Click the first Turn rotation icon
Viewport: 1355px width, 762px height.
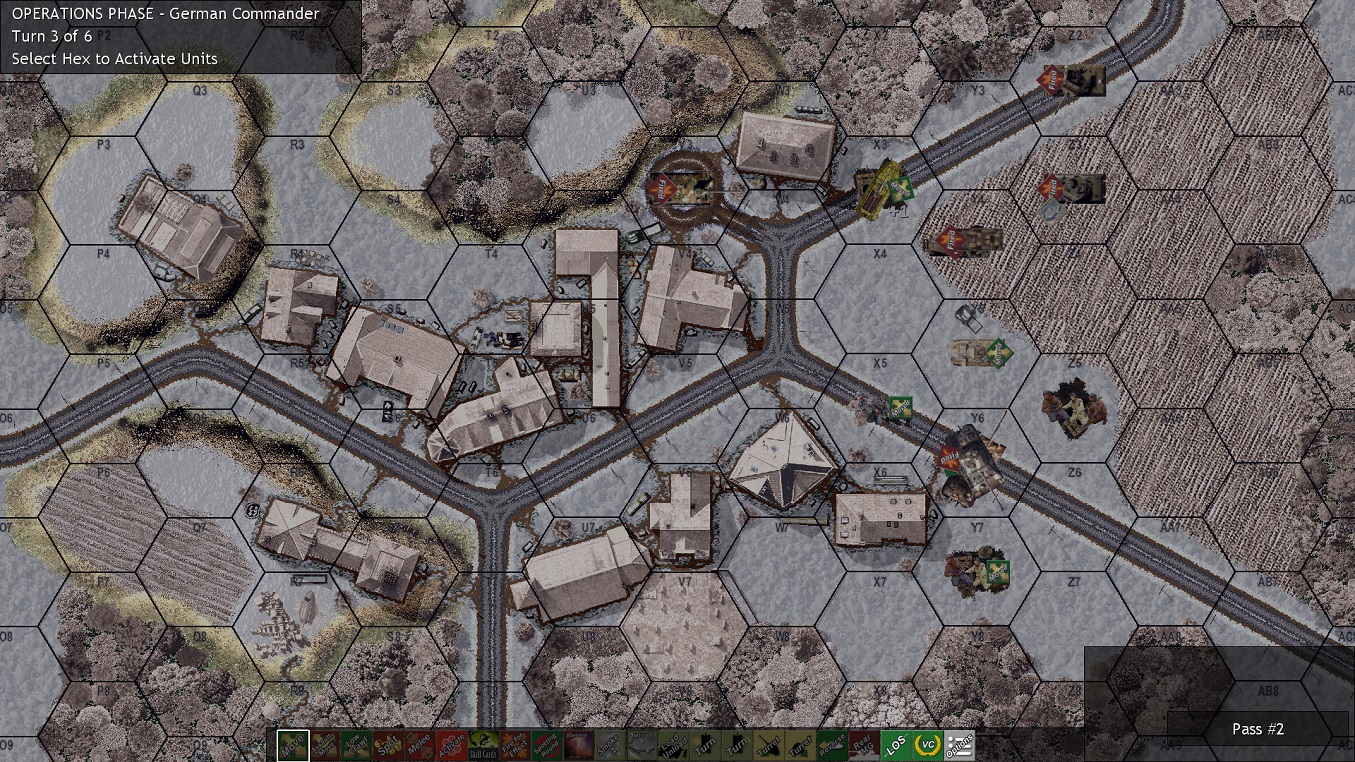pyautogui.click(x=705, y=745)
